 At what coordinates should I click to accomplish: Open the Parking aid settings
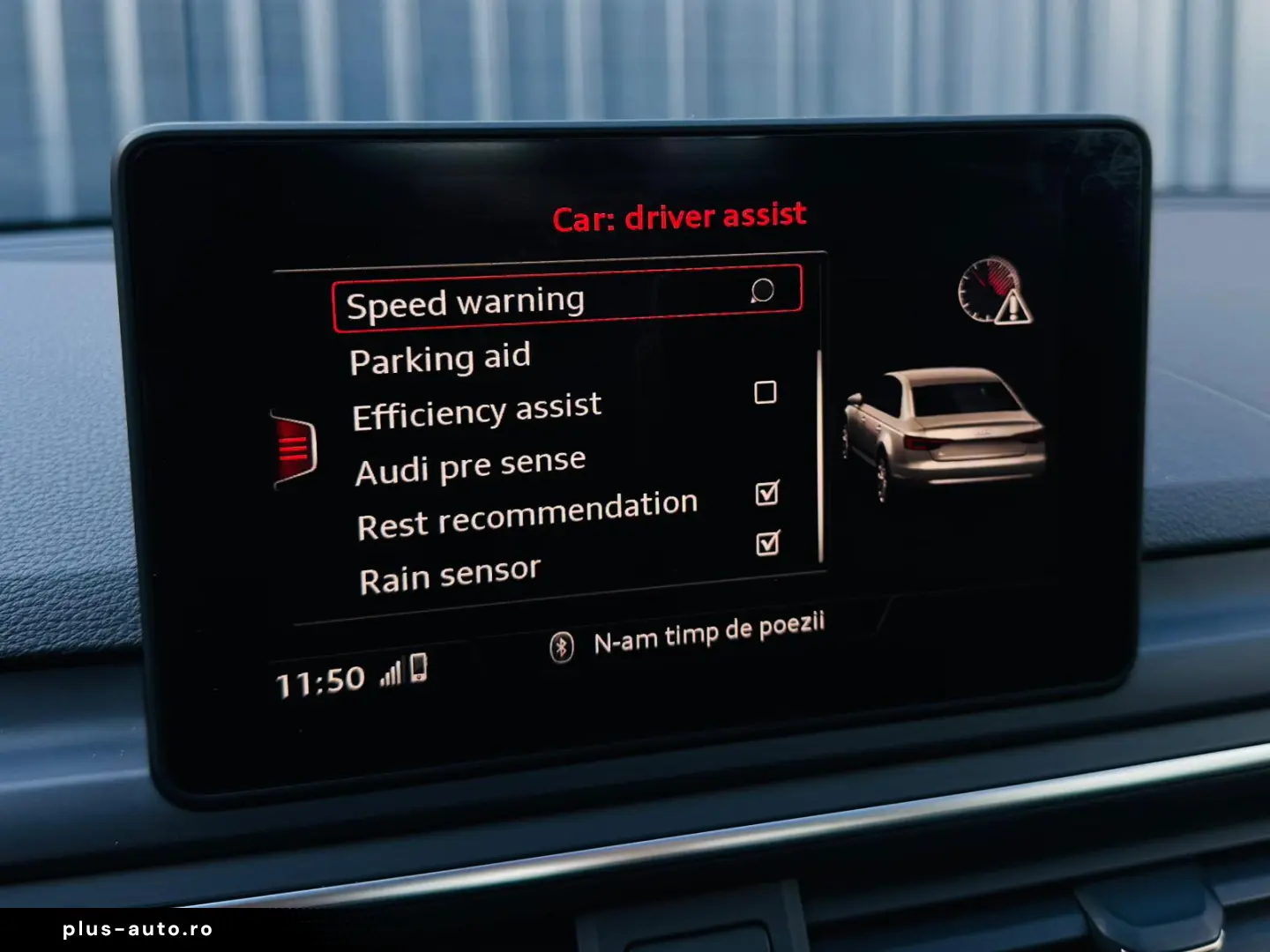pyautogui.click(x=440, y=359)
